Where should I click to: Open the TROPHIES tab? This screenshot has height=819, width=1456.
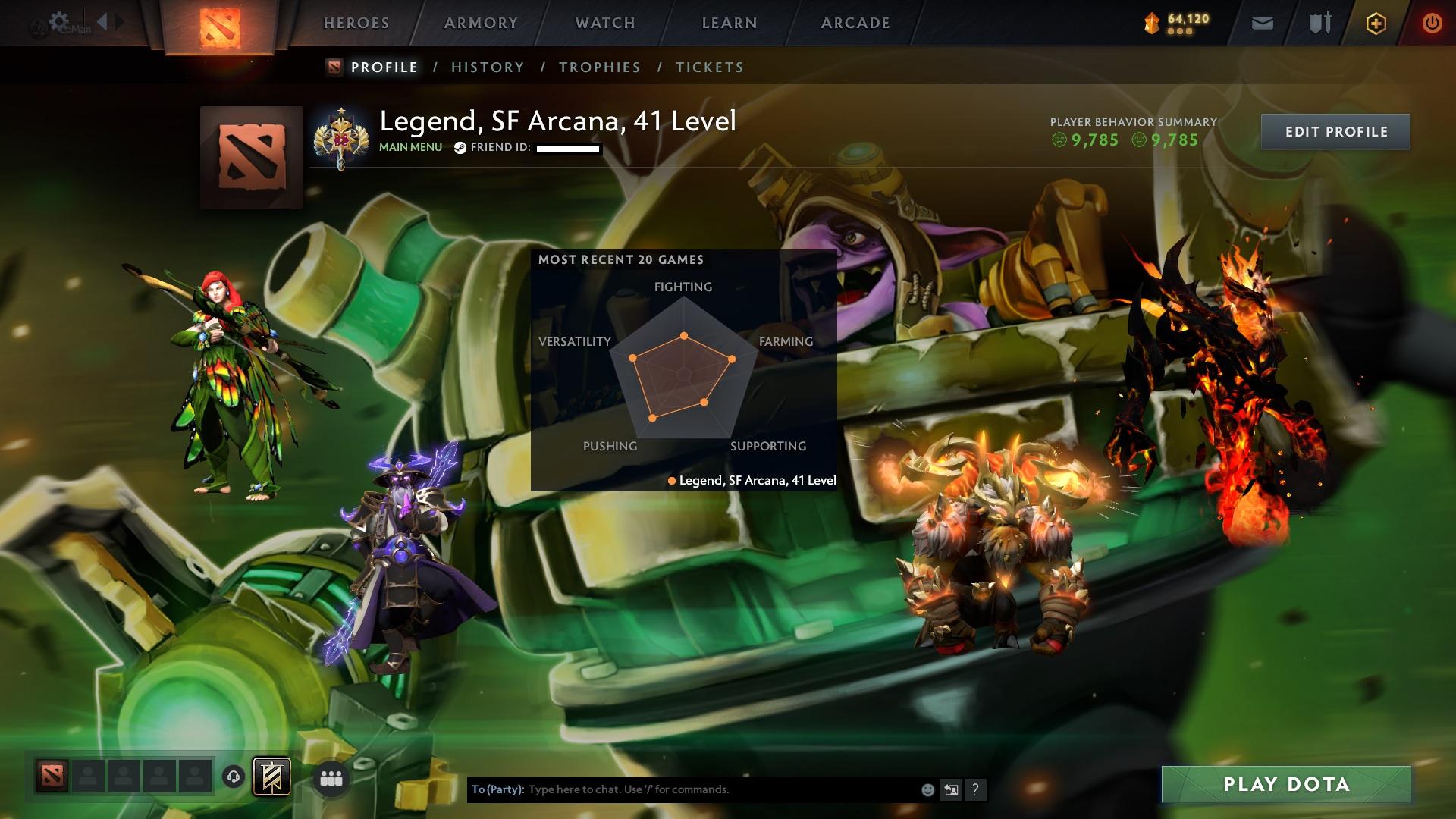click(600, 67)
